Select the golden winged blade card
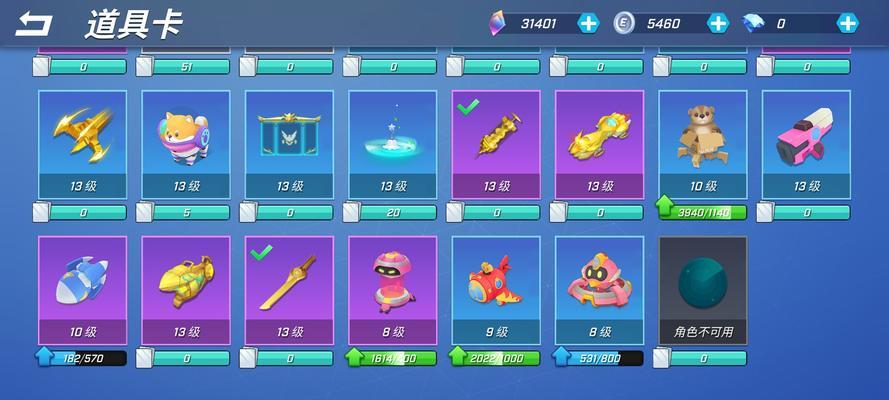 click(82, 144)
